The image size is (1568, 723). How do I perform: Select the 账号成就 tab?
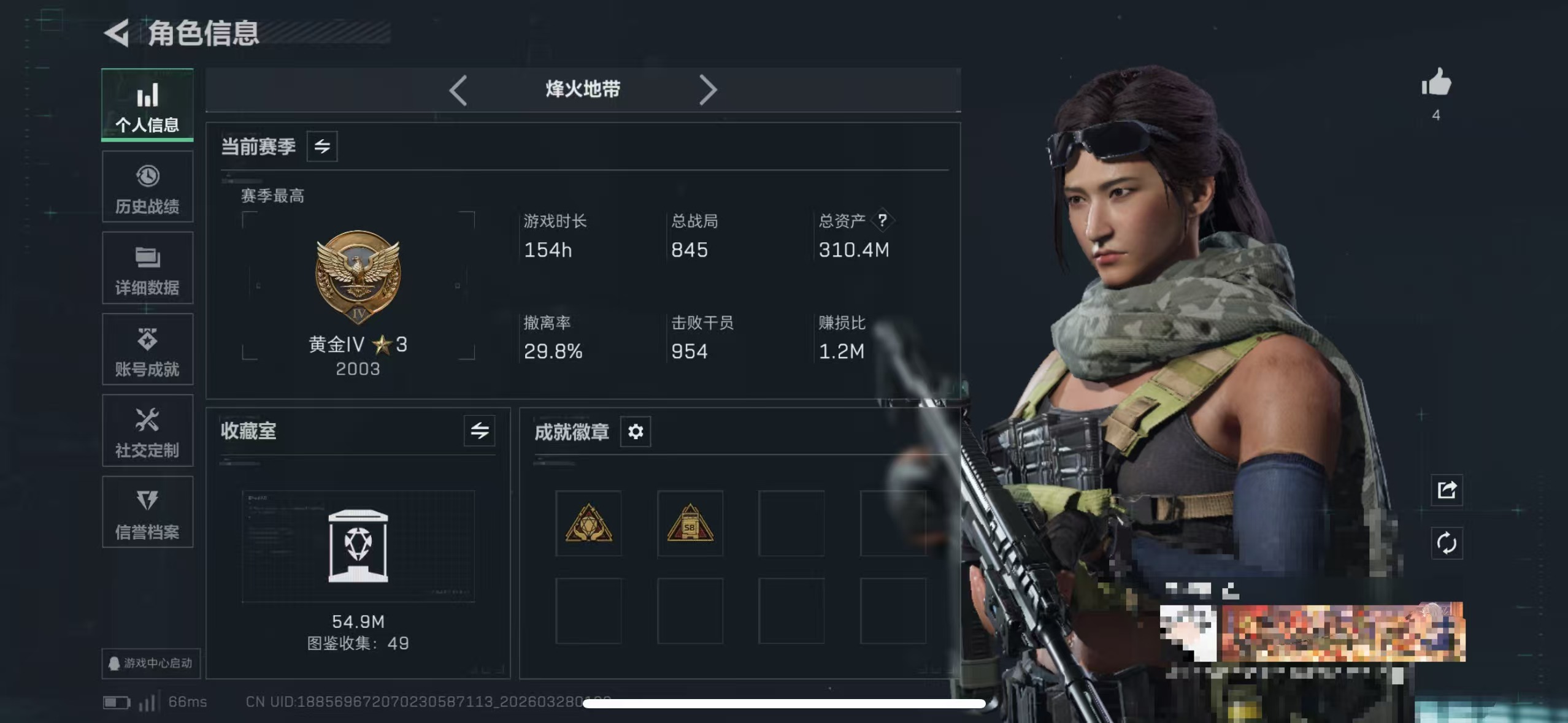(x=147, y=350)
